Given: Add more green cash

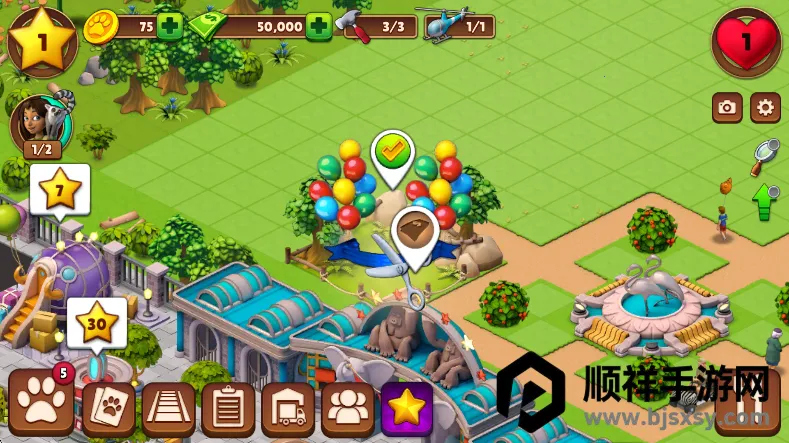Looking at the screenshot, I should point(318,26).
